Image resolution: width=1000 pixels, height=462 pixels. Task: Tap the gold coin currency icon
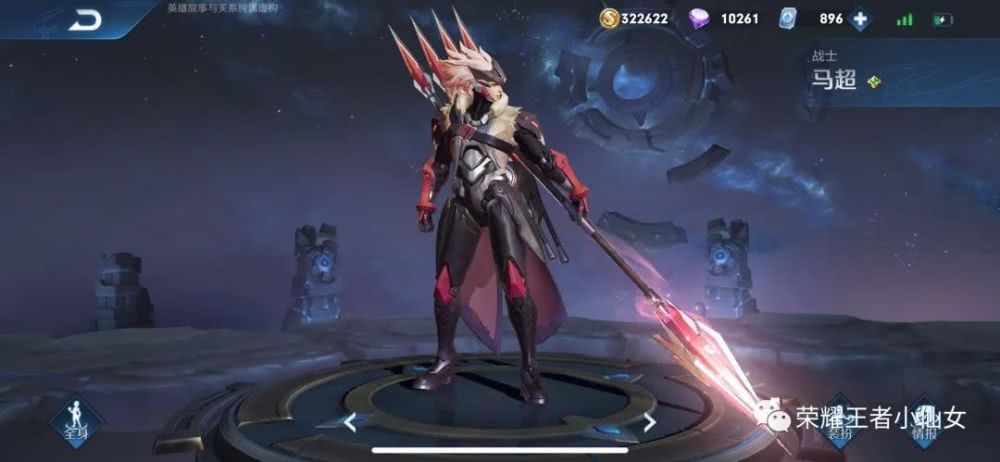pos(609,18)
